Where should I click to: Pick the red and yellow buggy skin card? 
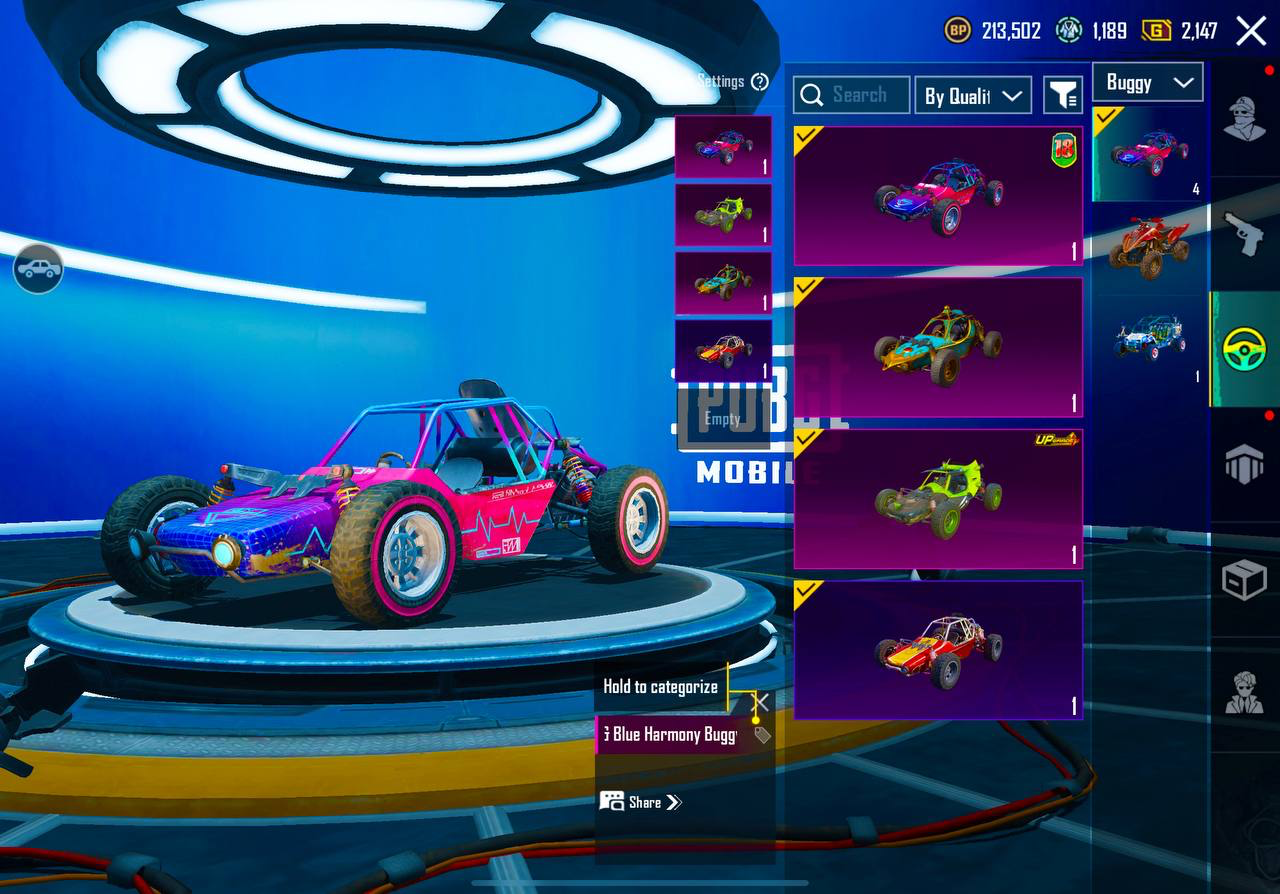[x=938, y=650]
